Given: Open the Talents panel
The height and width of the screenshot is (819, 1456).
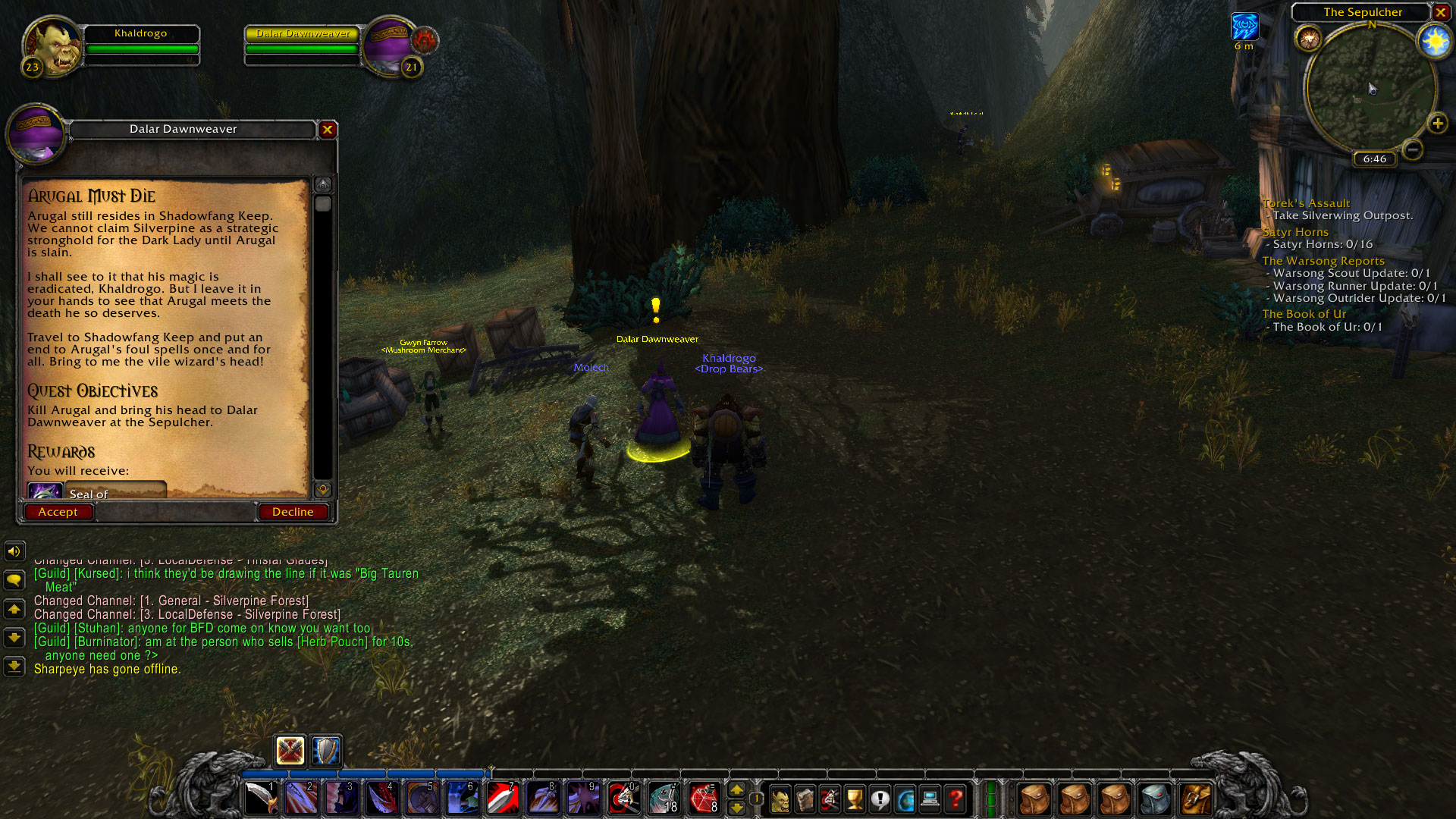Looking at the screenshot, I should 829,798.
